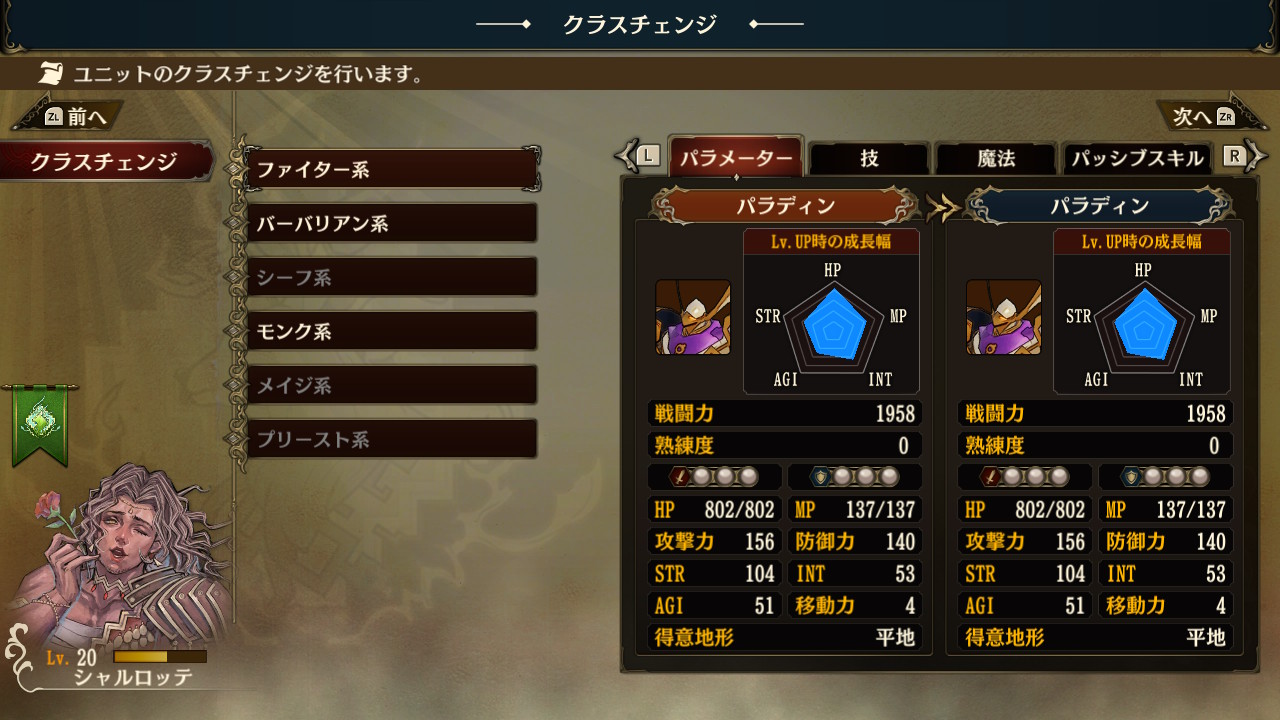
Task: Switch to the パッシブスキル tab
Action: click(1136, 158)
